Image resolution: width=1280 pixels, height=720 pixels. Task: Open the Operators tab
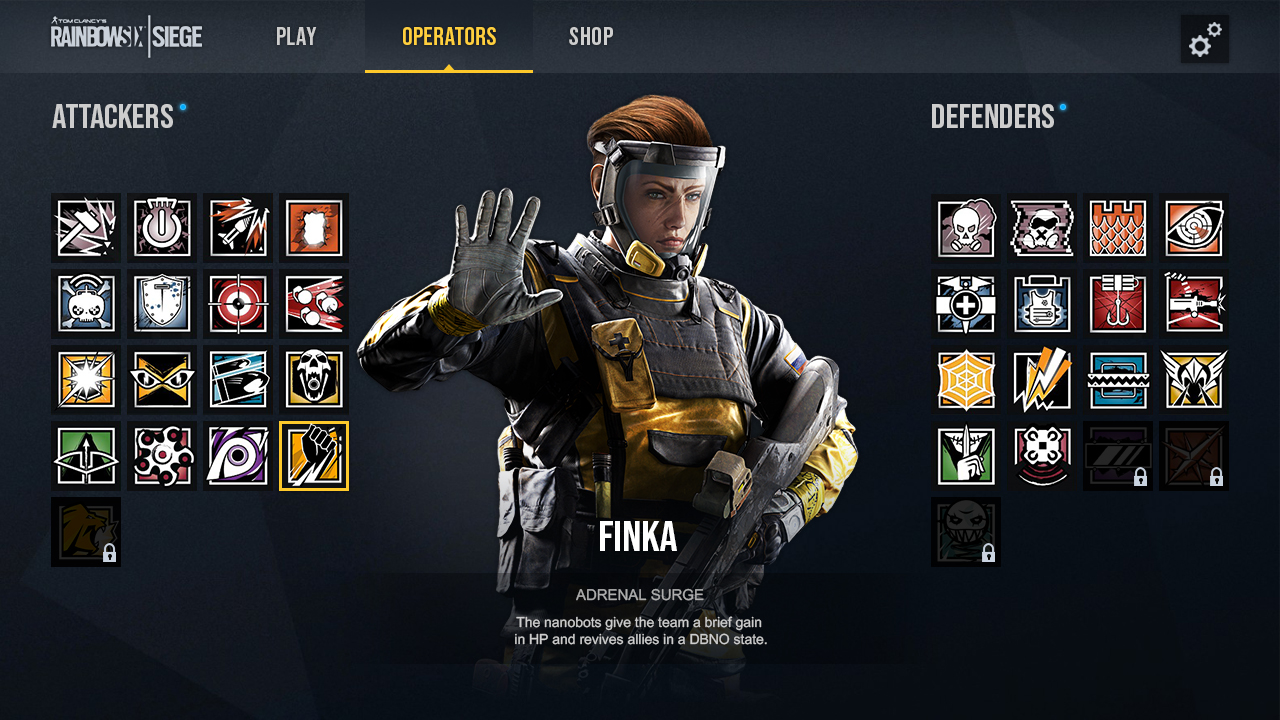click(449, 37)
